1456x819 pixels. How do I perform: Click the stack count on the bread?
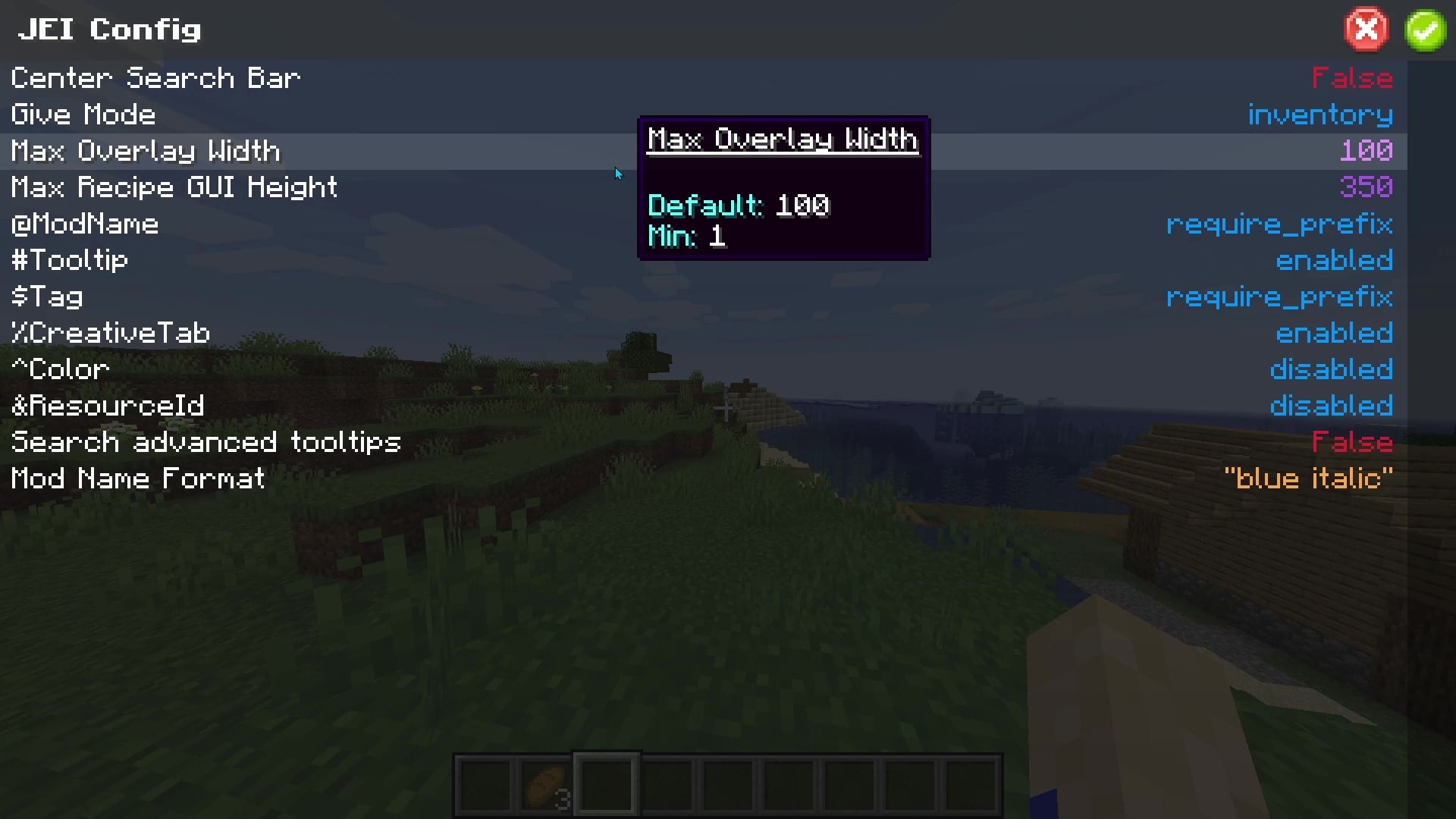click(x=564, y=799)
